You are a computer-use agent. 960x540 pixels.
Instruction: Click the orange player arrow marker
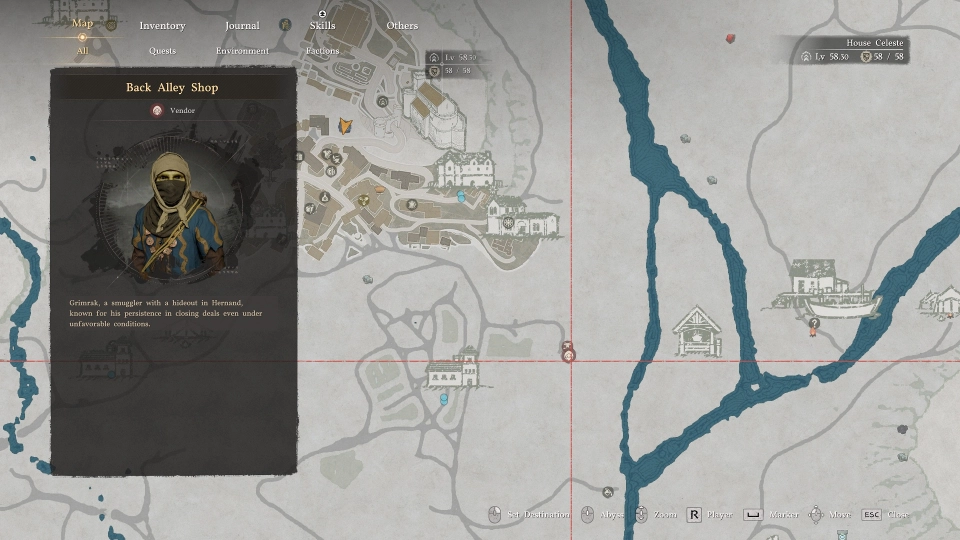tap(346, 125)
